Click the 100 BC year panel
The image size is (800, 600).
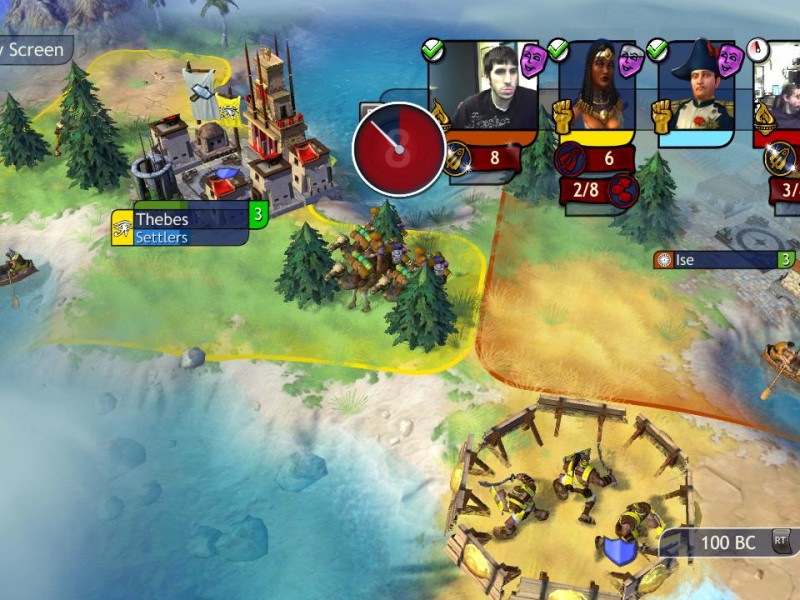727,543
